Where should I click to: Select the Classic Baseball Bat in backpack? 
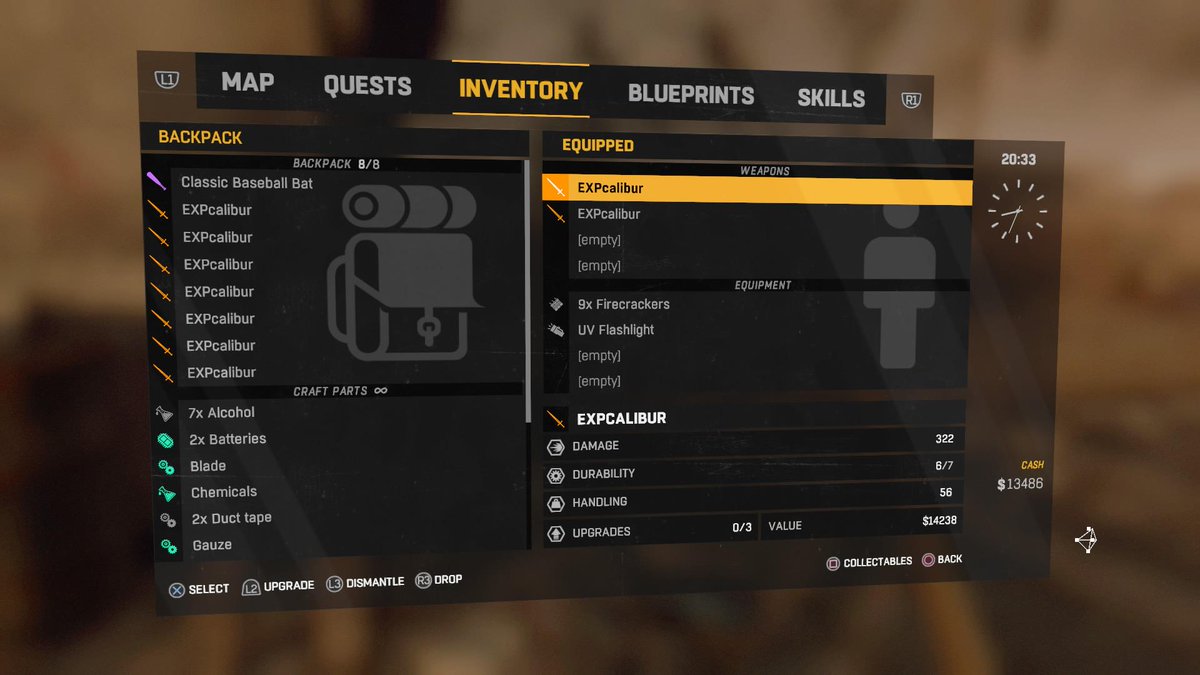click(x=247, y=183)
